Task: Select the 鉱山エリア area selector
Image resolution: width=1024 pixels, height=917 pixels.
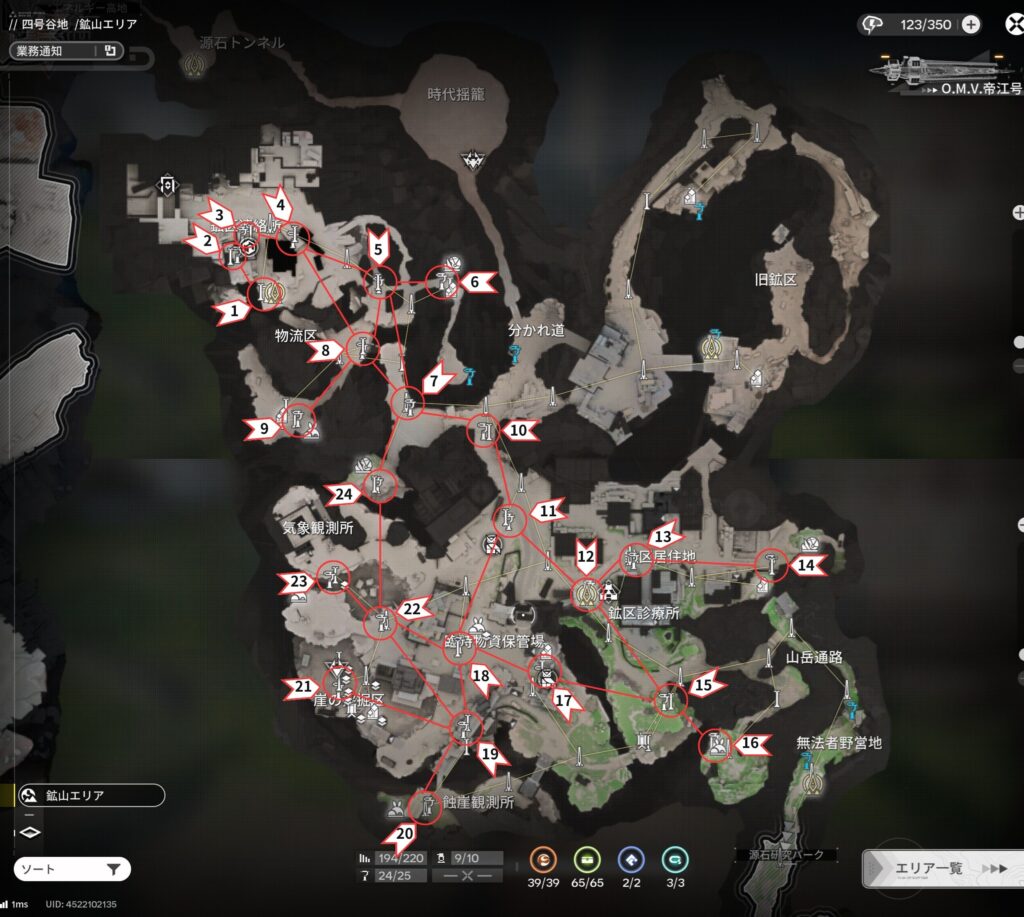Action: [90, 796]
